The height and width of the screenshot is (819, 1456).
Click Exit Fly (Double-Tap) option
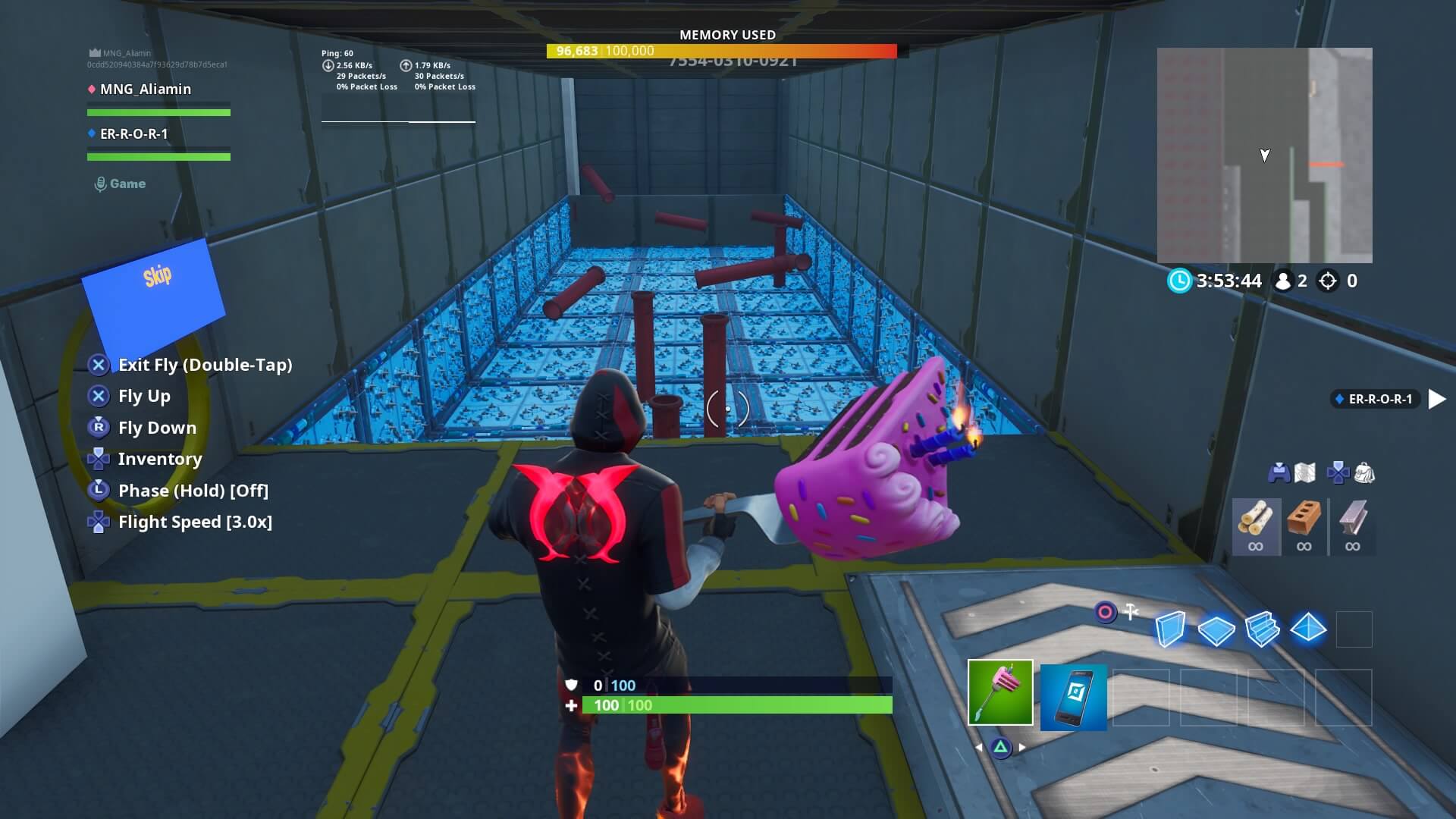[x=206, y=365]
